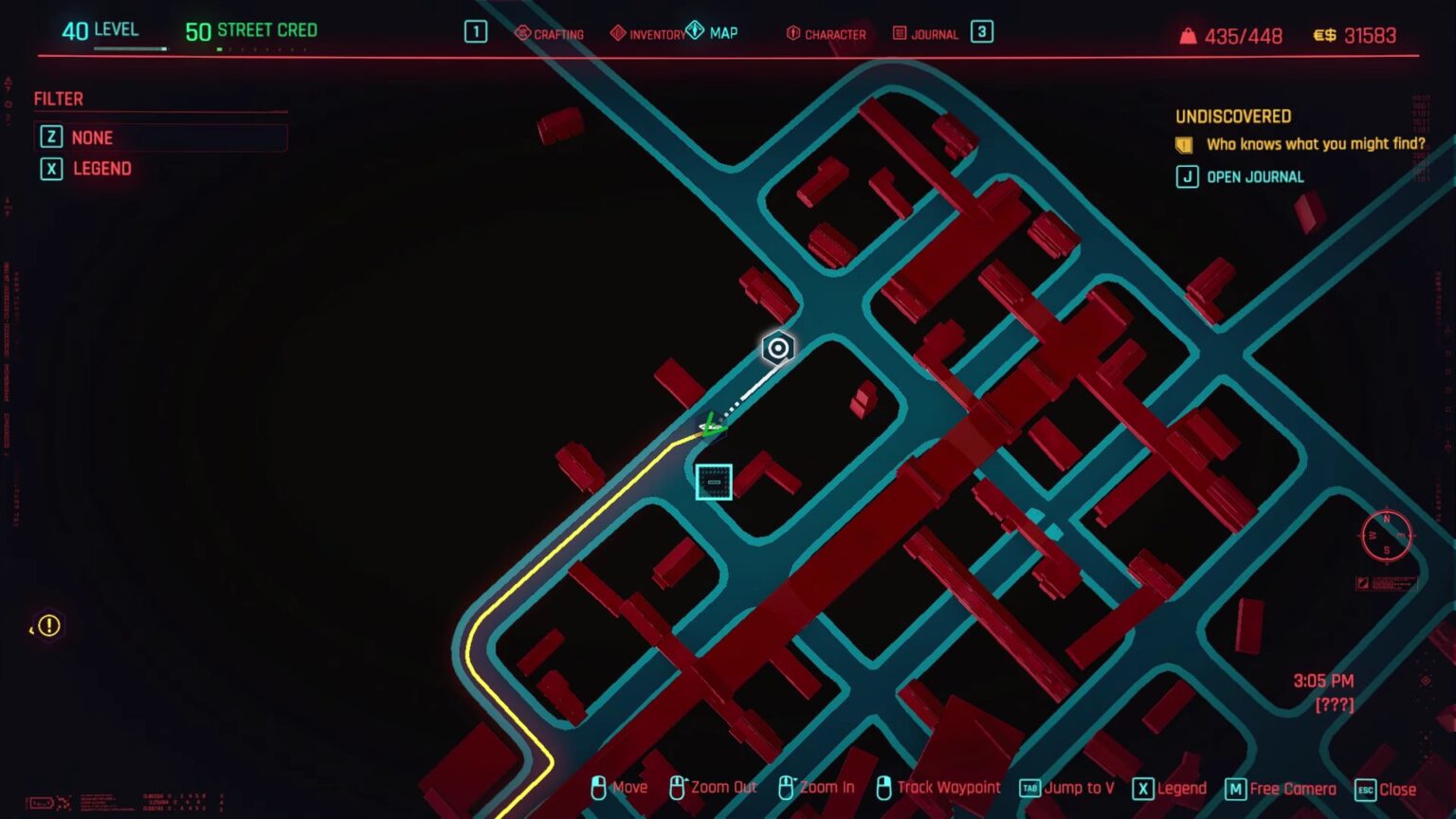Select the hexagonal waypoint marker on map

[x=778, y=349]
